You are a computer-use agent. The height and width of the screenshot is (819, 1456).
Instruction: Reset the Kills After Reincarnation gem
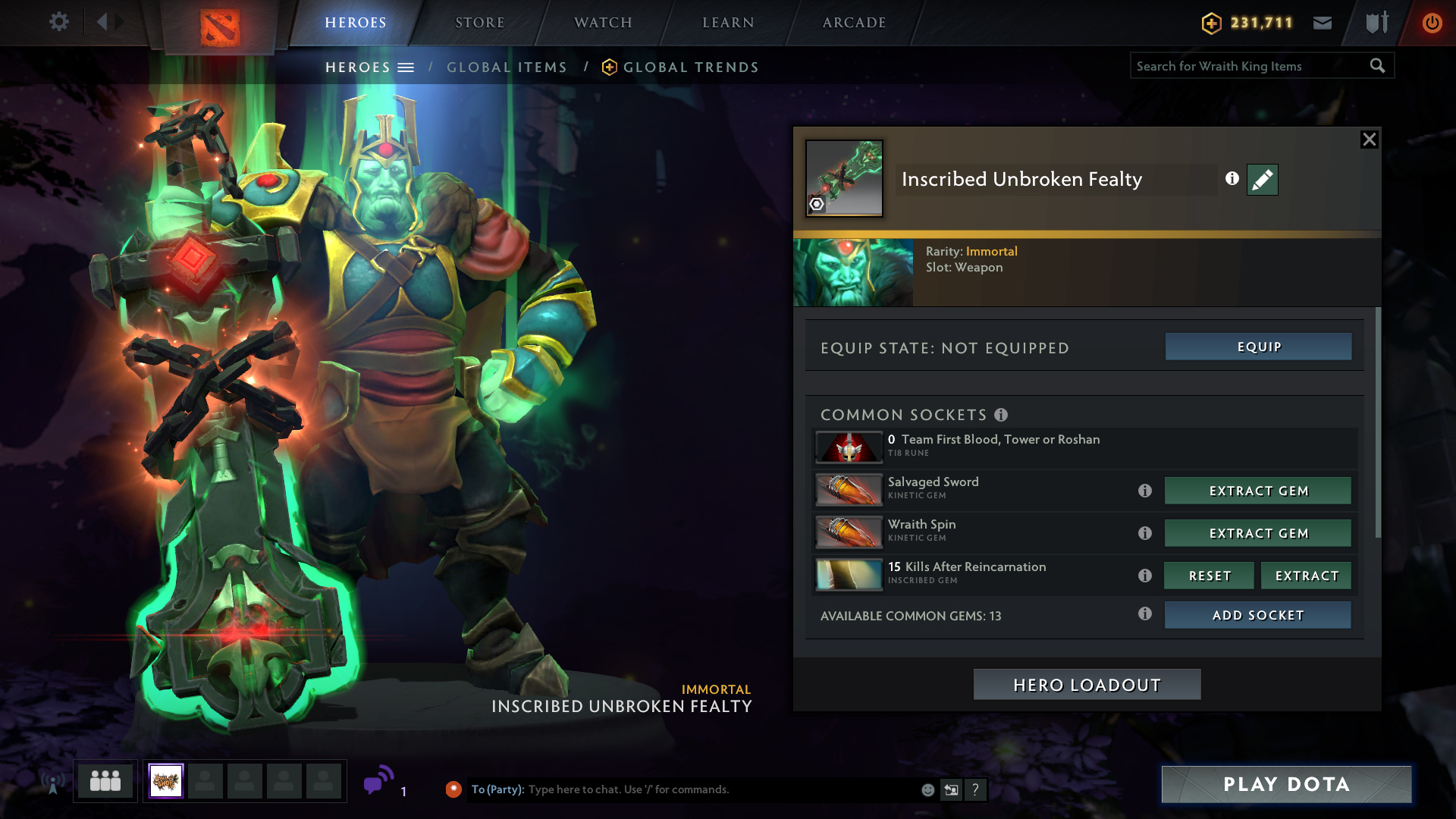(1209, 576)
